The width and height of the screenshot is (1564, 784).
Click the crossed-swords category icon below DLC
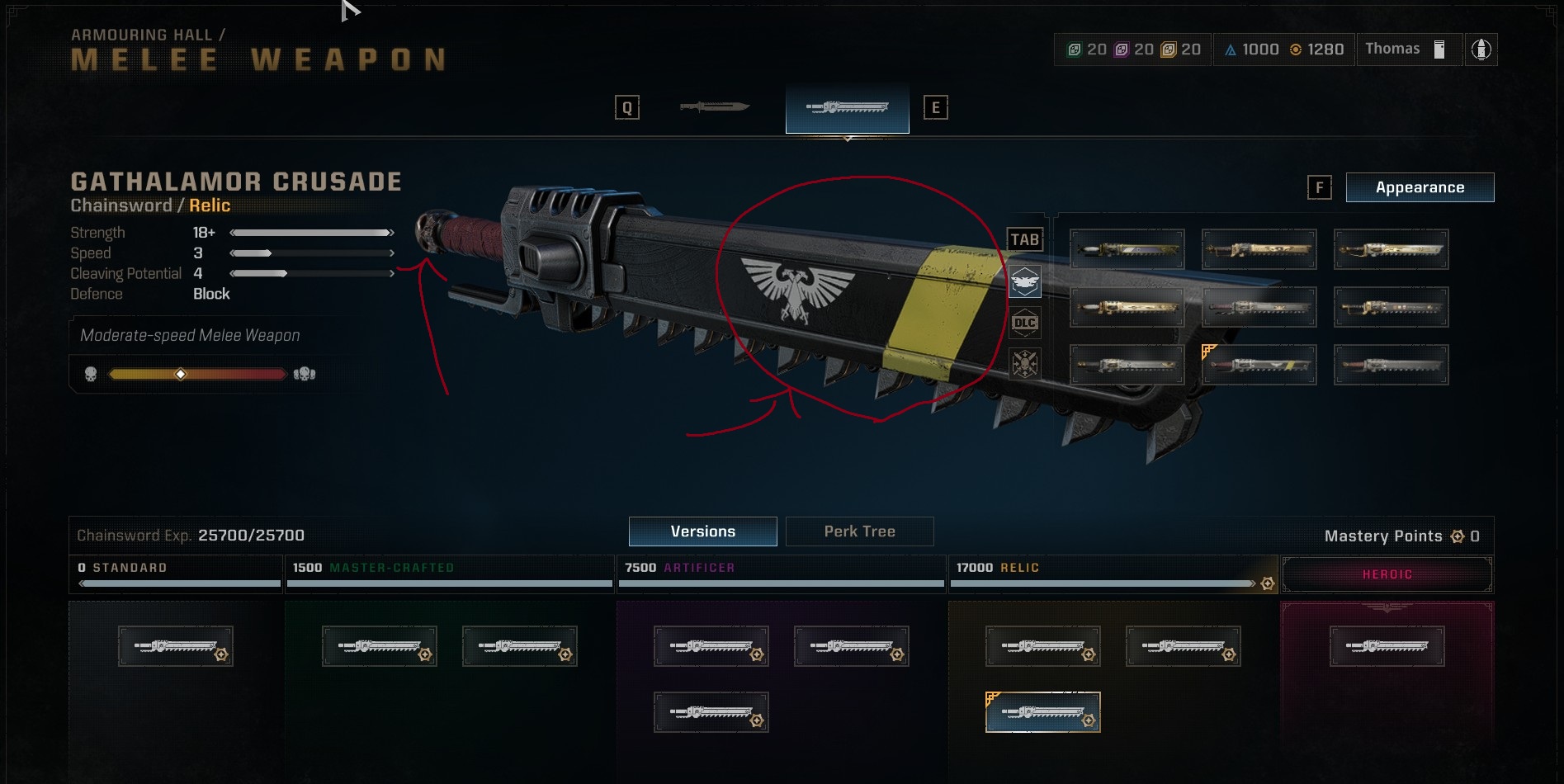click(x=1025, y=364)
